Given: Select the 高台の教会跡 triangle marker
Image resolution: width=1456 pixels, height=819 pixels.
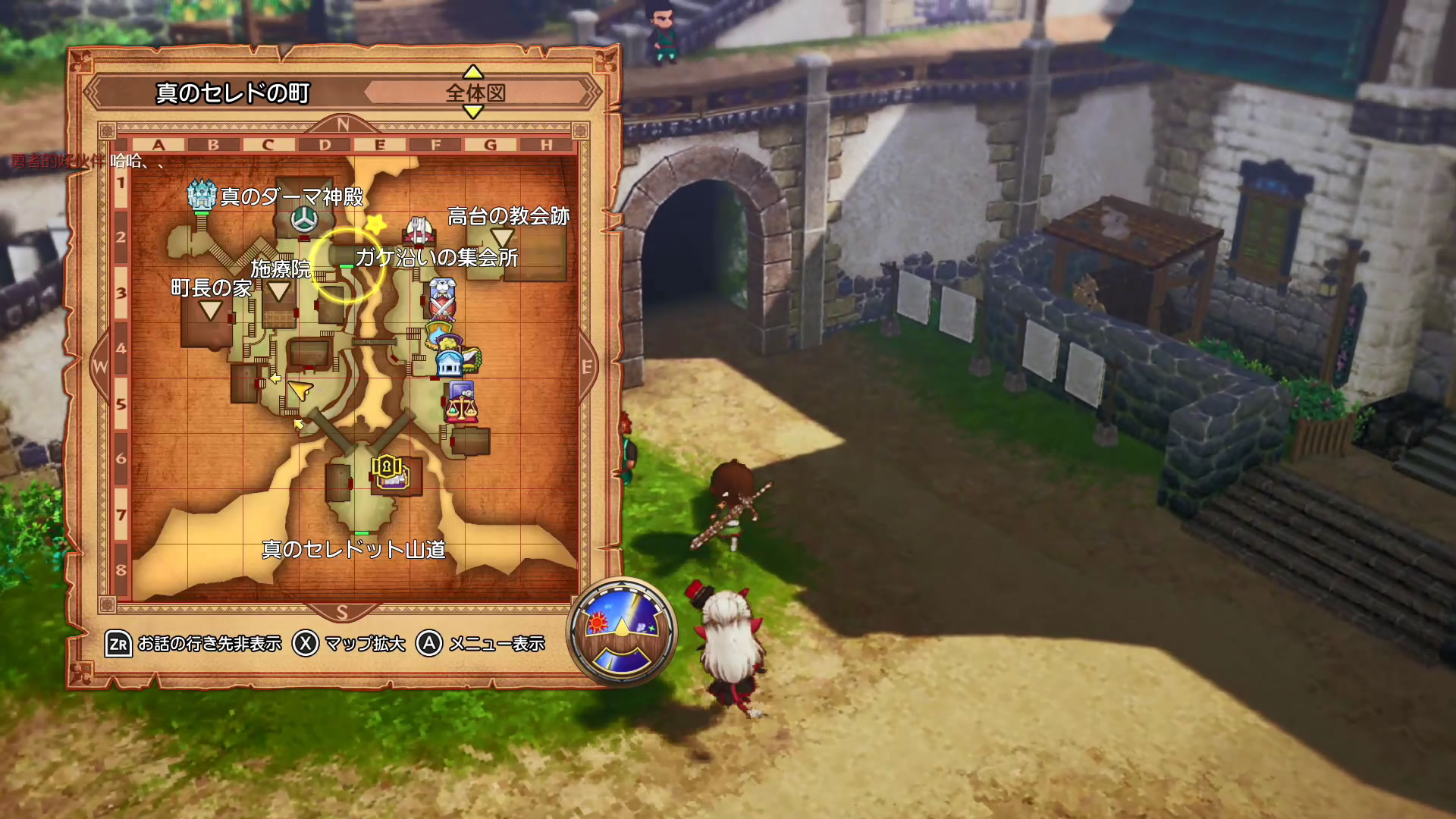Looking at the screenshot, I should pos(503,237).
